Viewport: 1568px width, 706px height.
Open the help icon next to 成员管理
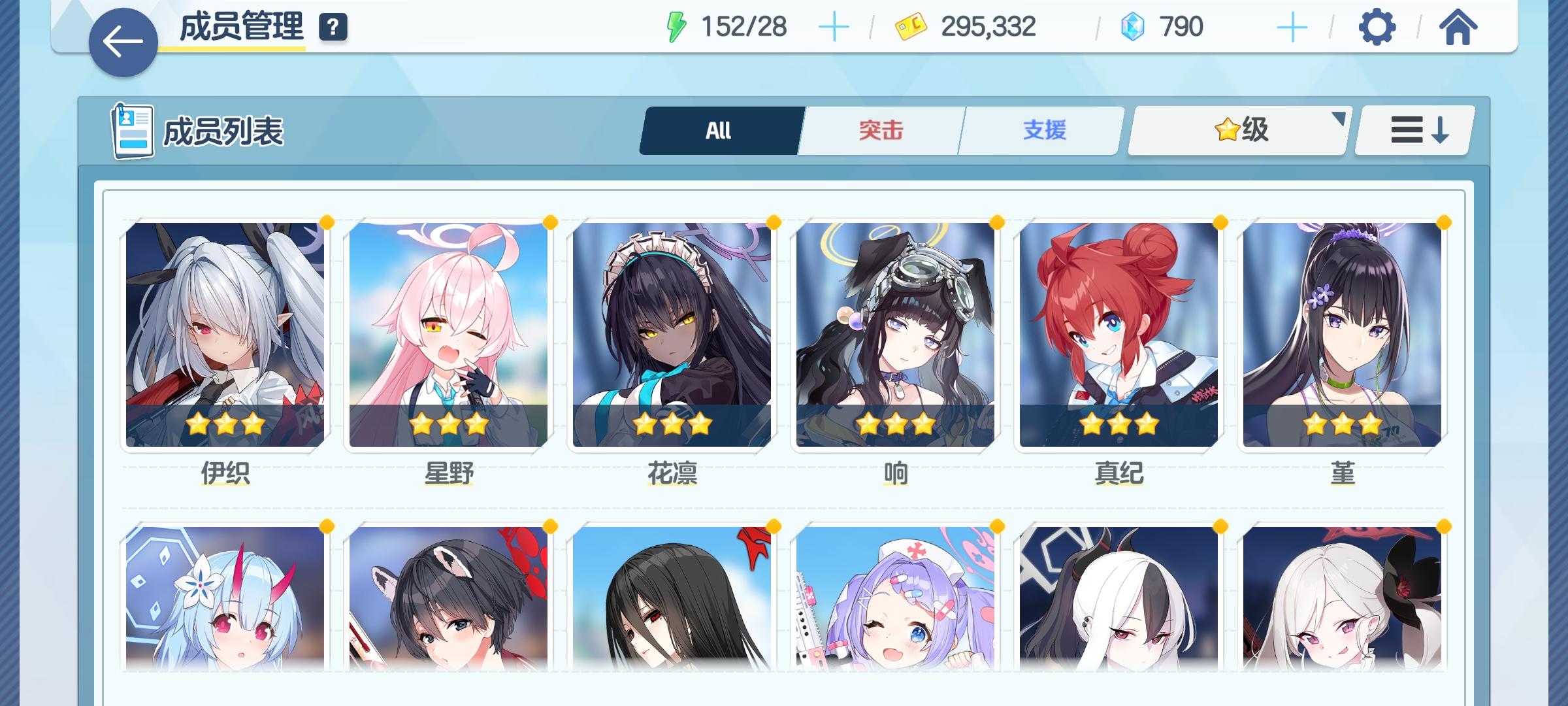click(332, 27)
